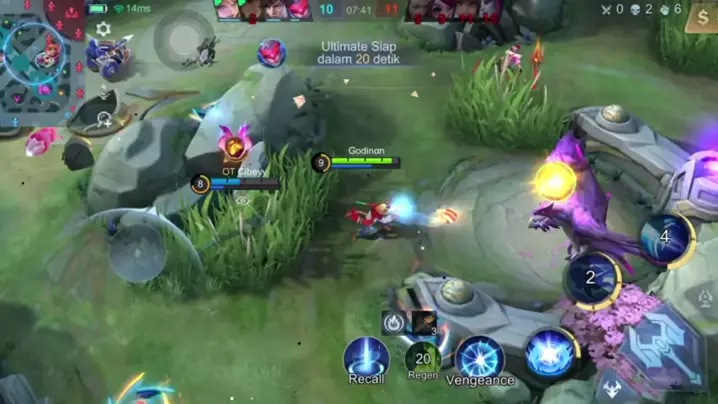Tap the virtual movement joystick
The height and width of the screenshot is (404, 718).
pyautogui.click(x=138, y=251)
